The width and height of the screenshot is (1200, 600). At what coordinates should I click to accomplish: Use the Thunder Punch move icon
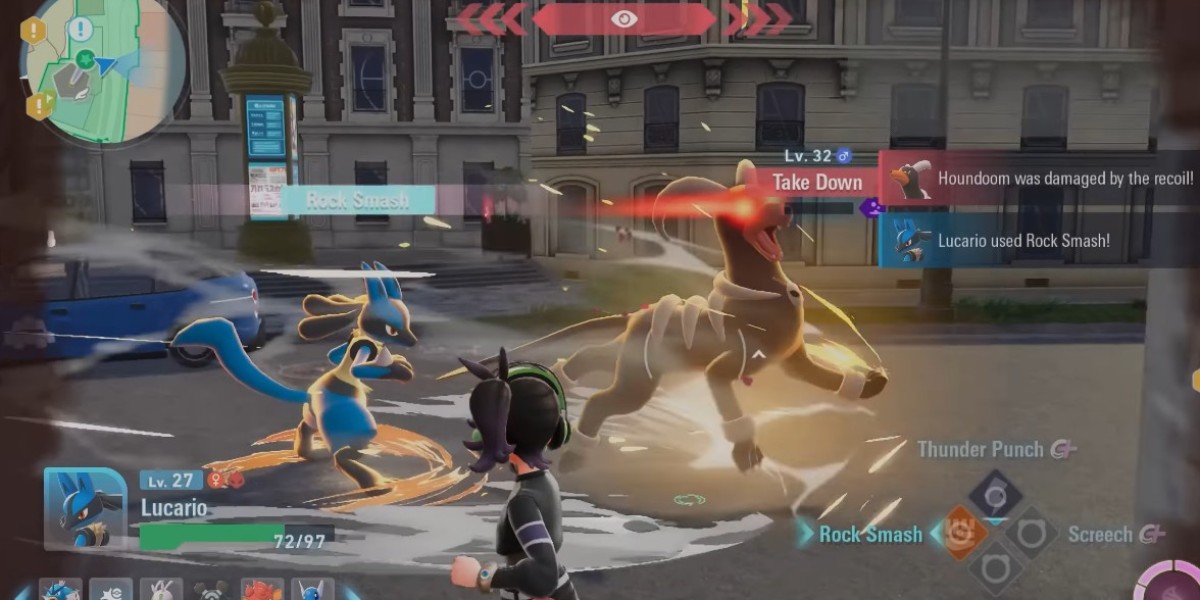[x=995, y=495]
